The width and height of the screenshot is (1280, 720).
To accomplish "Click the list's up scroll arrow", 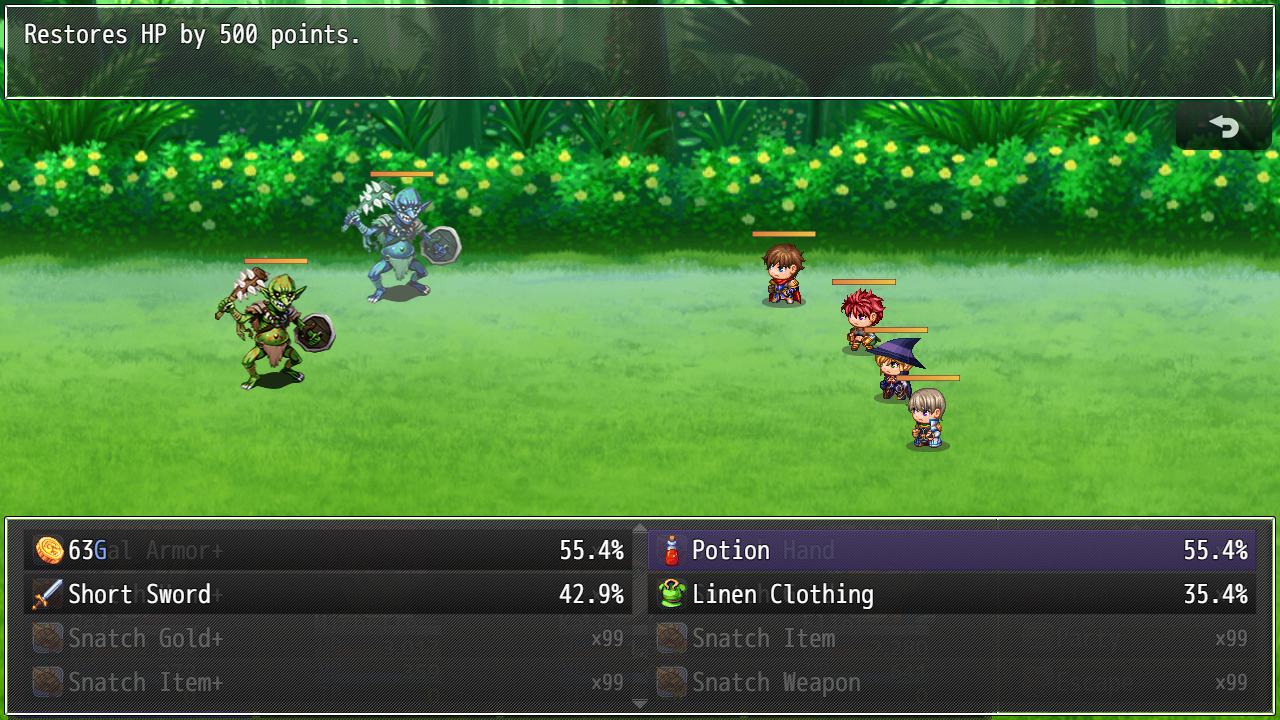I will (x=640, y=526).
